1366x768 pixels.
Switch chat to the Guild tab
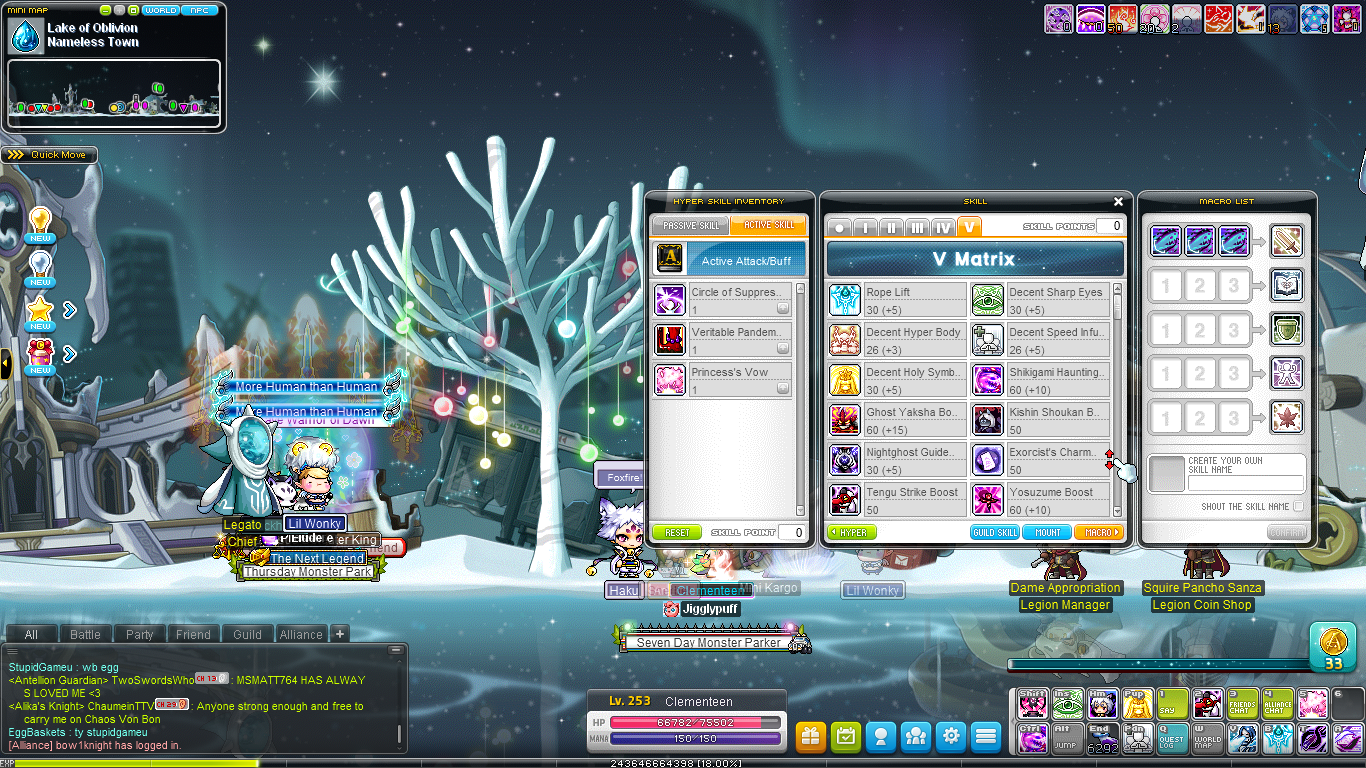point(247,634)
